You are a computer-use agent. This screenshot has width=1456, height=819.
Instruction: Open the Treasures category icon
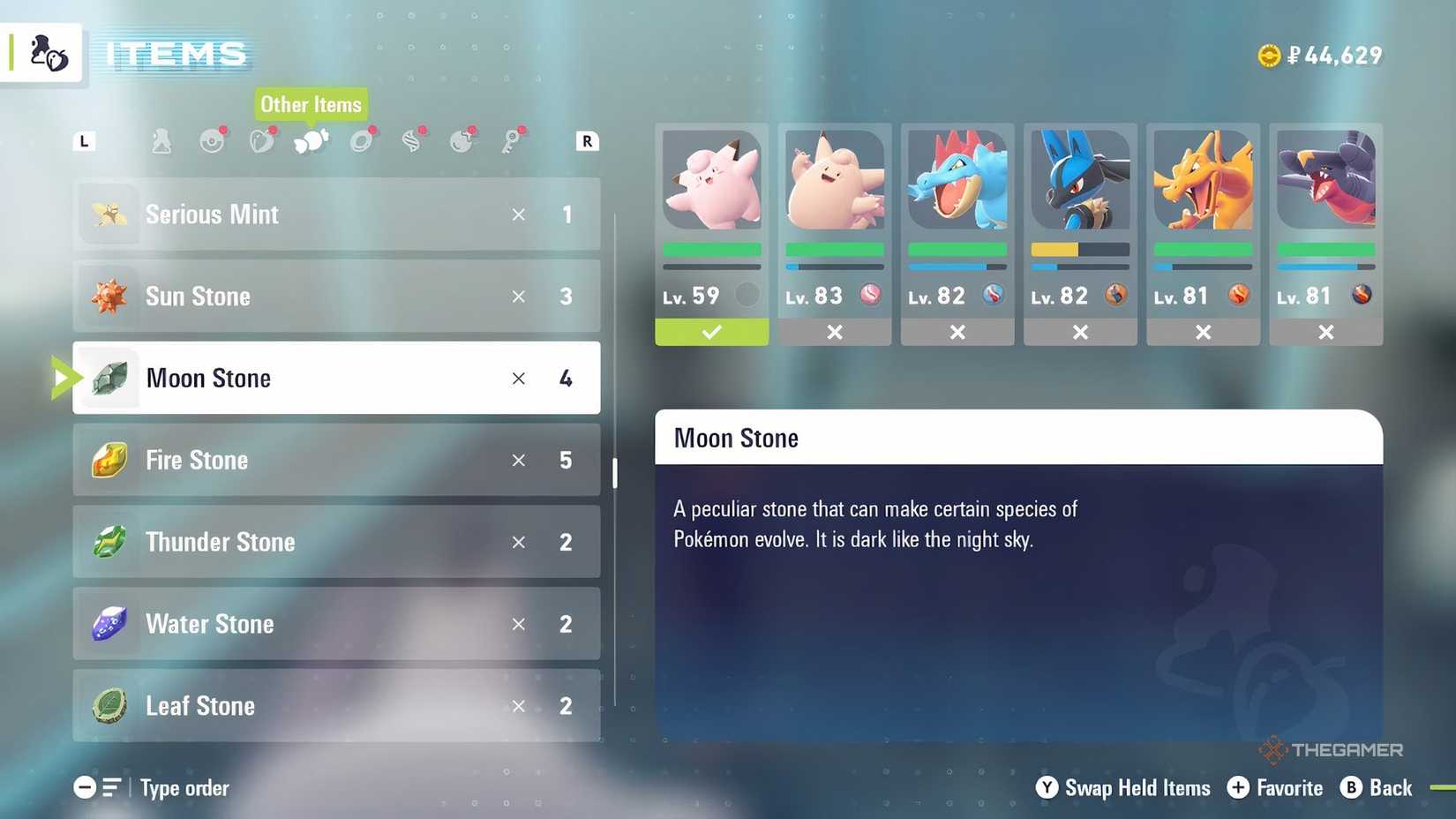462,140
